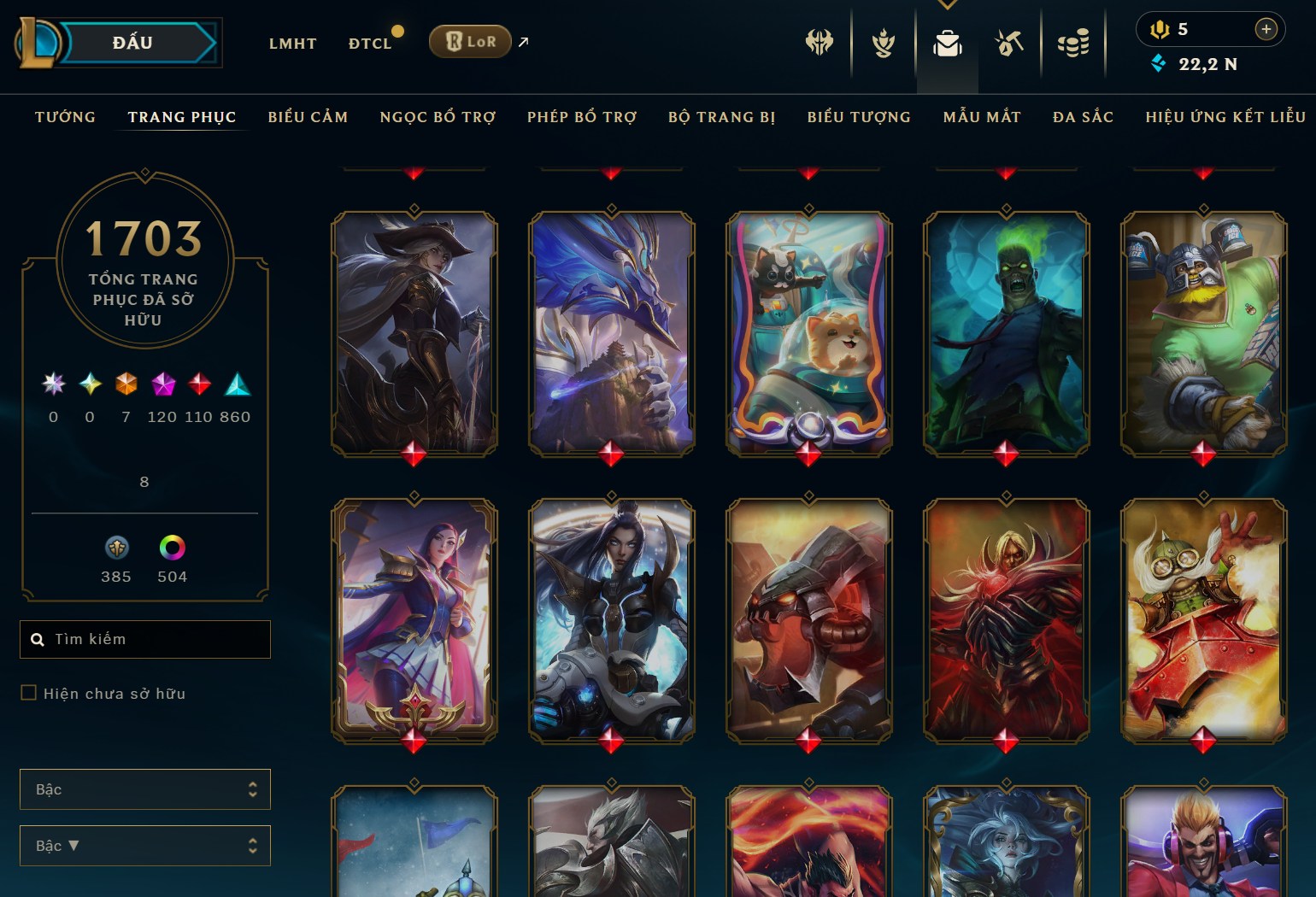The height and width of the screenshot is (897, 1316).
Task: Switch to the TƯỚNG tab
Action: tap(66, 117)
